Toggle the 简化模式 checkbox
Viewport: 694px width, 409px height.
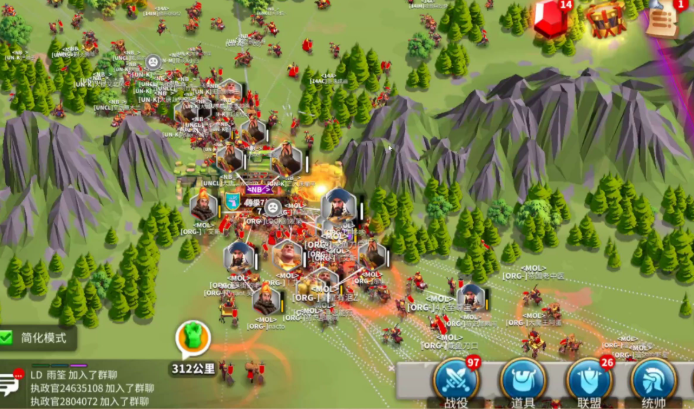9,338
